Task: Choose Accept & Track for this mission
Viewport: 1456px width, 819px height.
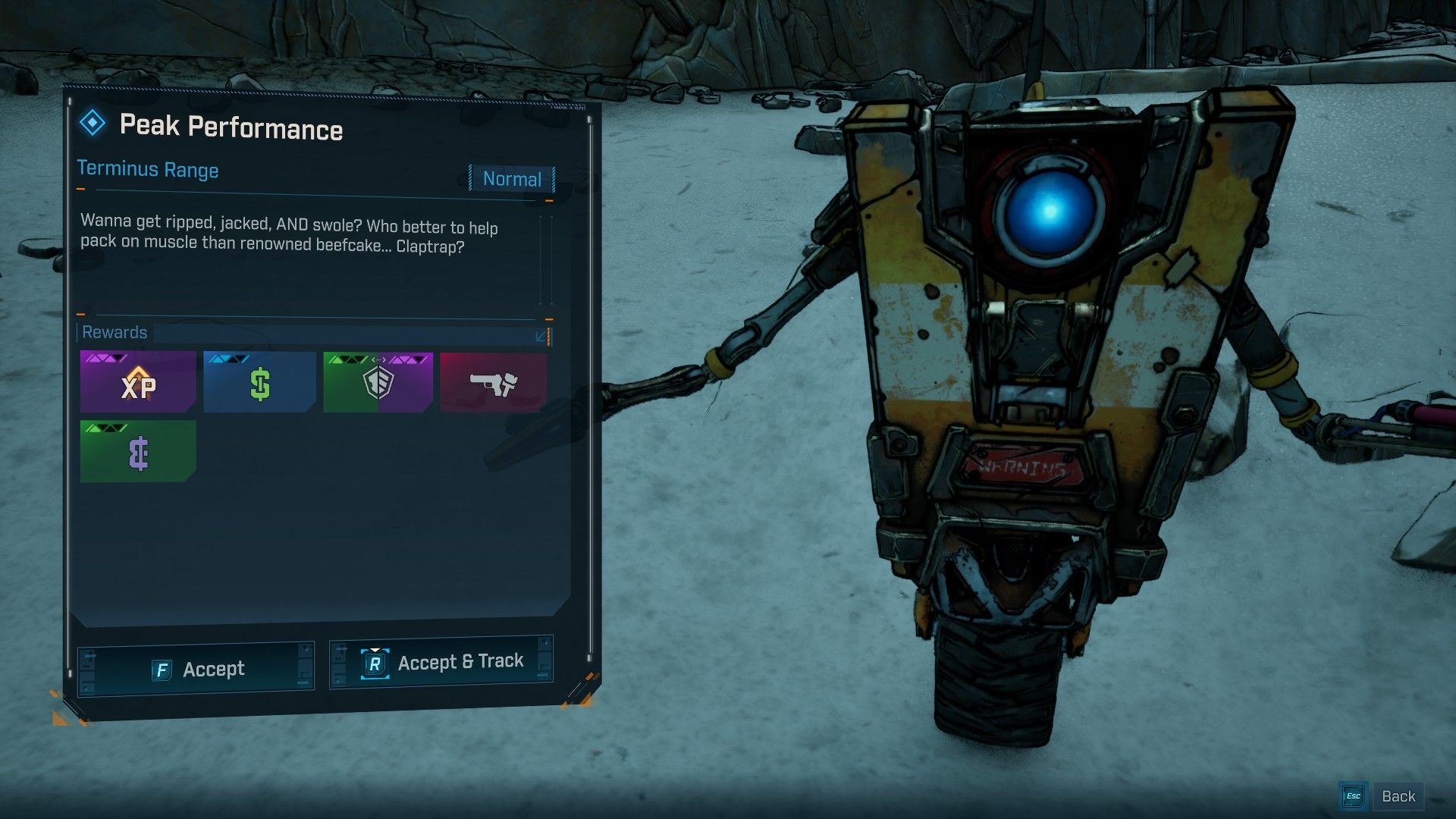Action: click(x=441, y=663)
